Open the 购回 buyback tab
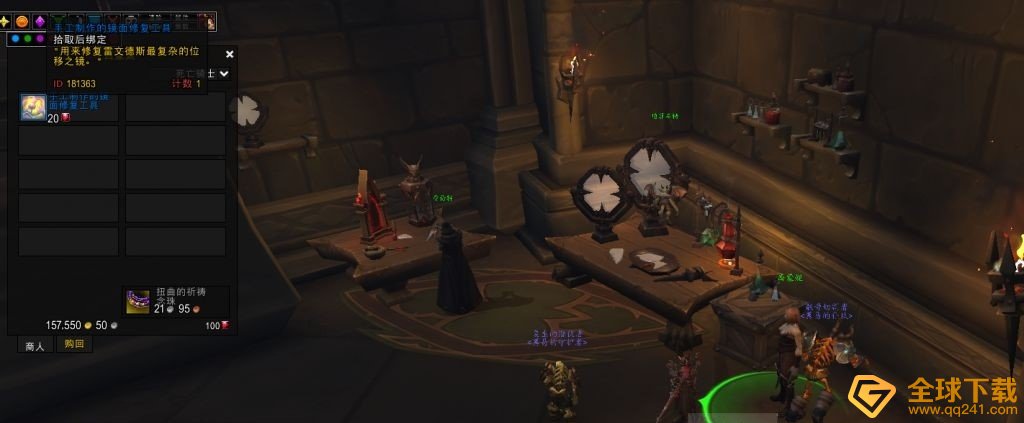 (x=74, y=344)
